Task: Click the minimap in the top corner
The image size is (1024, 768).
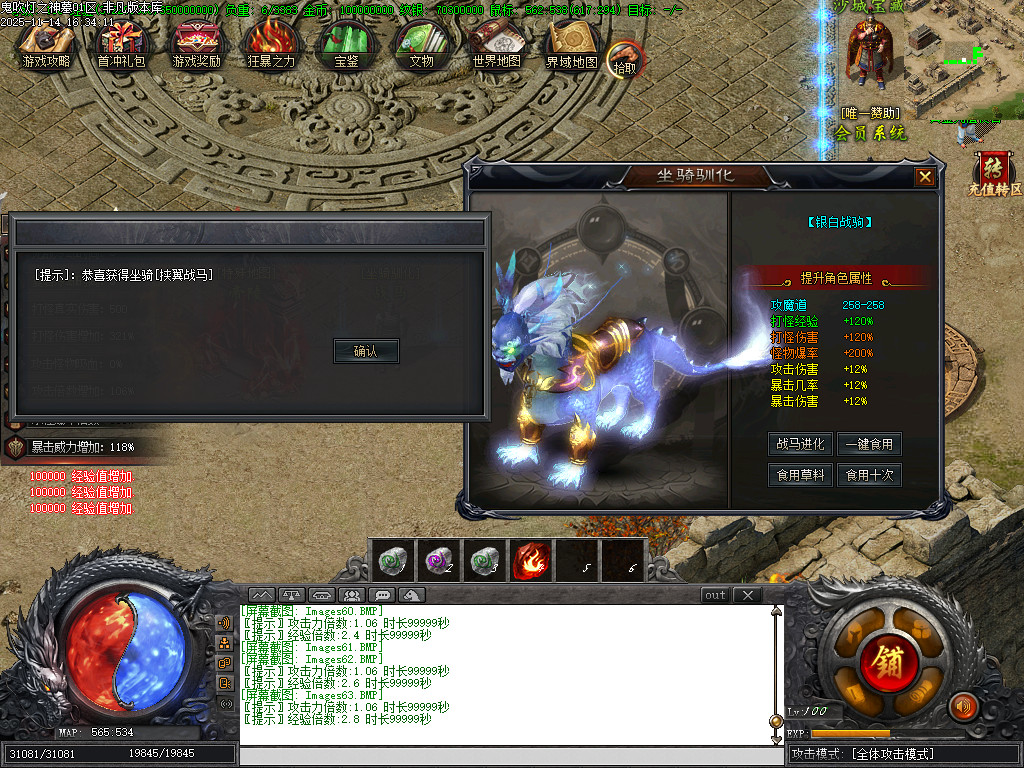Action: click(x=963, y=58)
